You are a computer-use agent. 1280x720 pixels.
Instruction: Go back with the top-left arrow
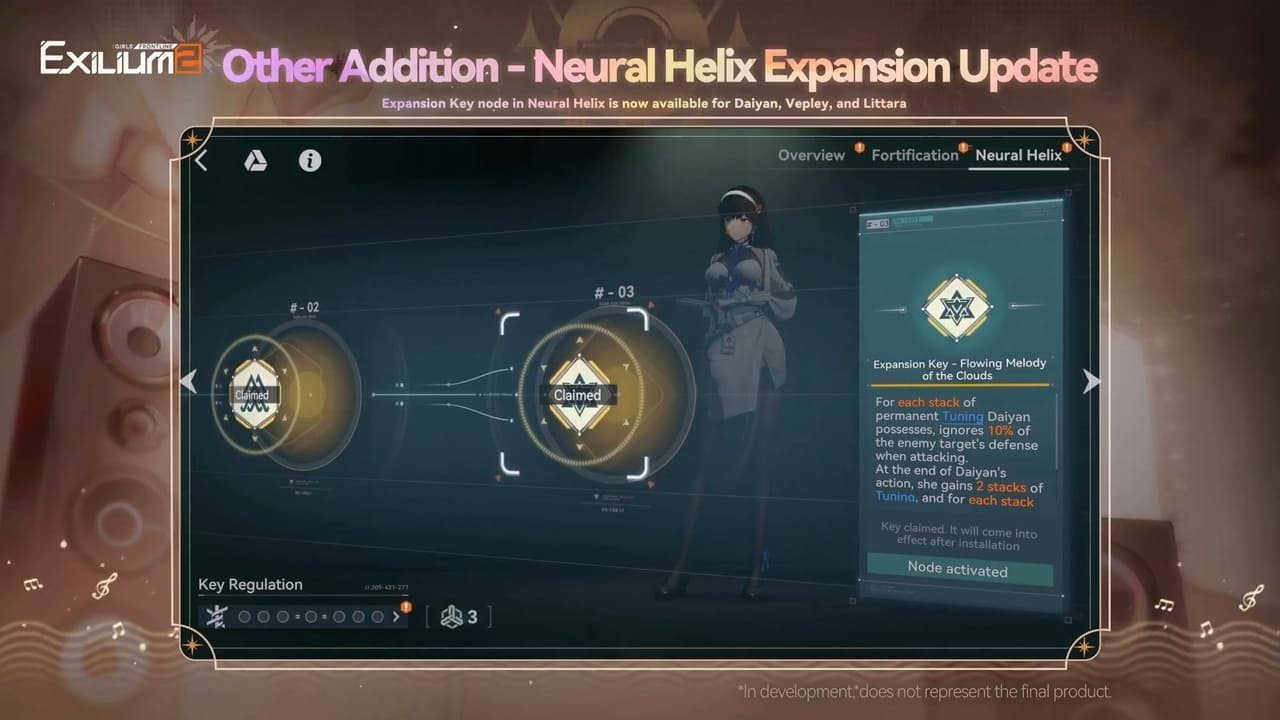[x=202, y=160]
